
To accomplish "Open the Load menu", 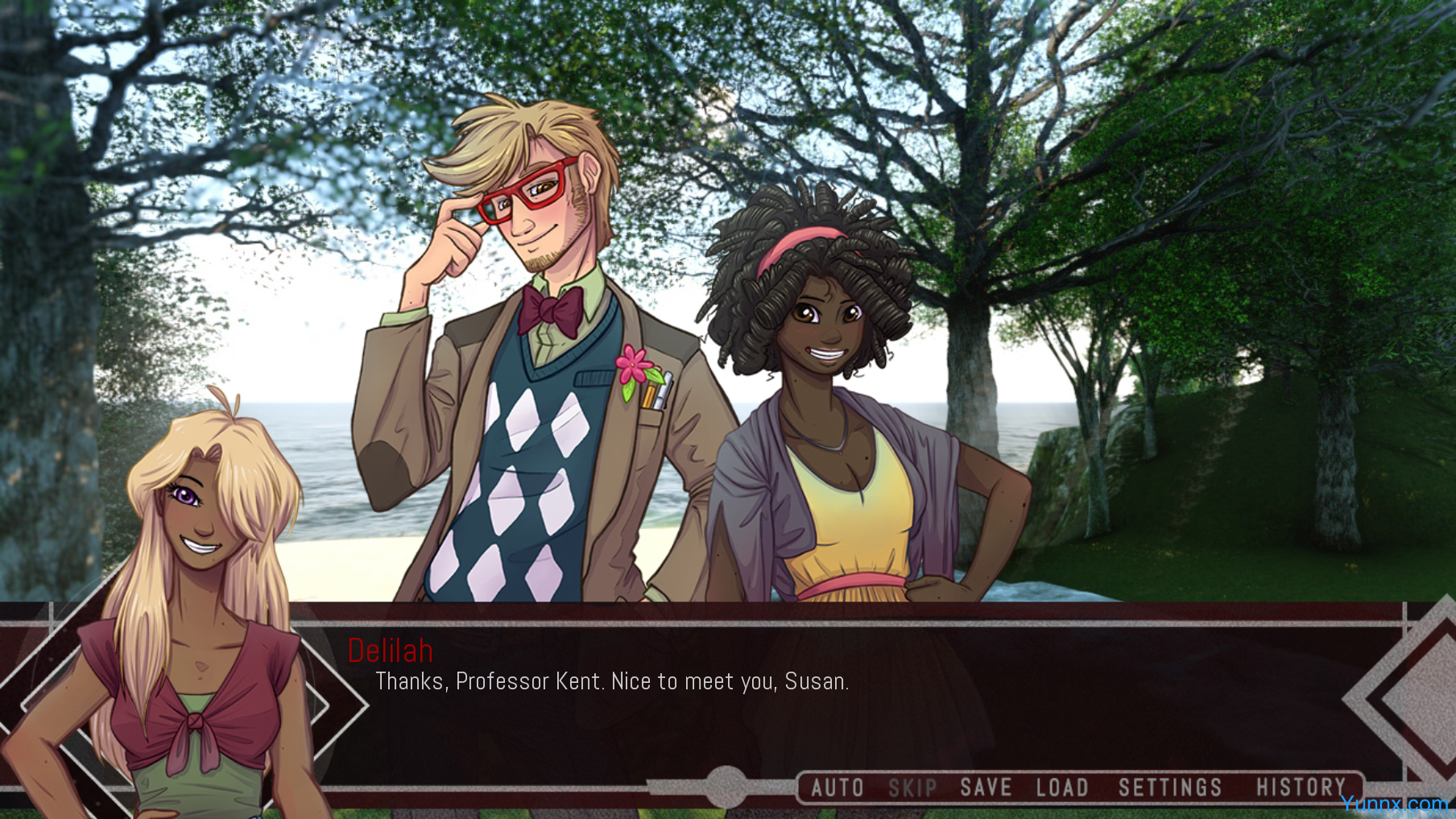I will click(1062, 788).
